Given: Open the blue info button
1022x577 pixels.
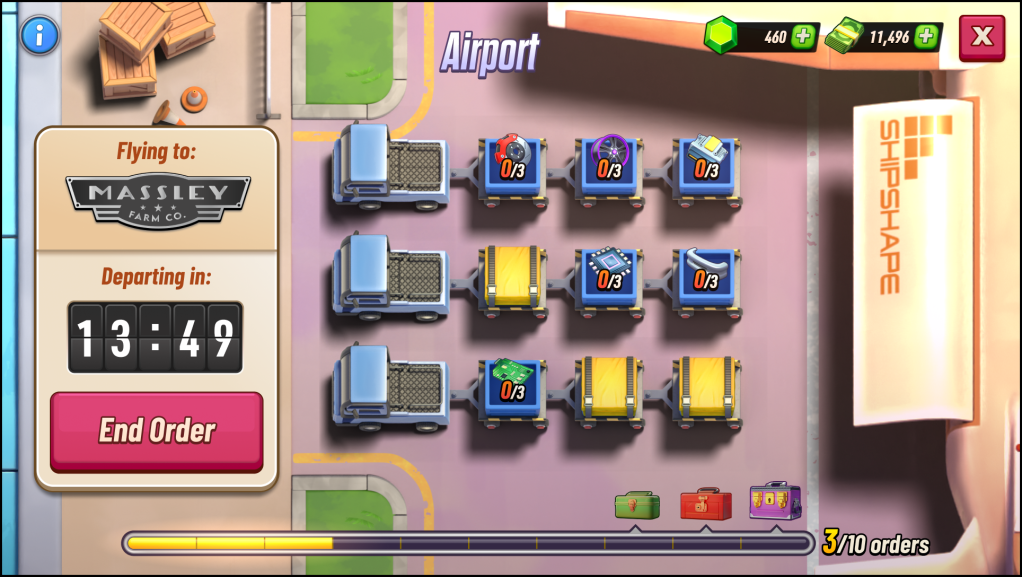Looking at the screenshot, I should [x=39, y=35].
